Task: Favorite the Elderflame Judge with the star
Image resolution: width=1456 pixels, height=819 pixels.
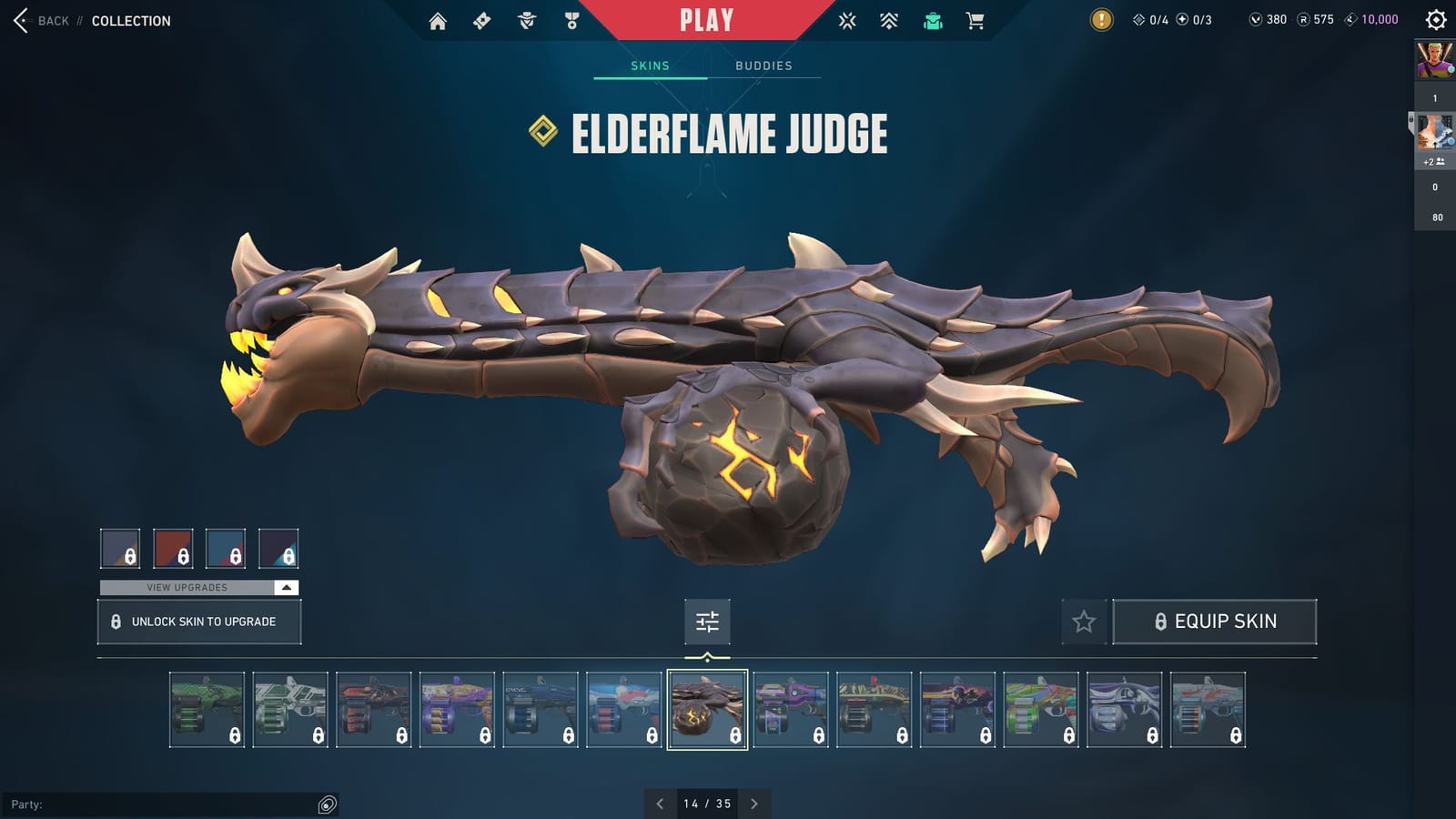Action: [x=1084, y=622]
